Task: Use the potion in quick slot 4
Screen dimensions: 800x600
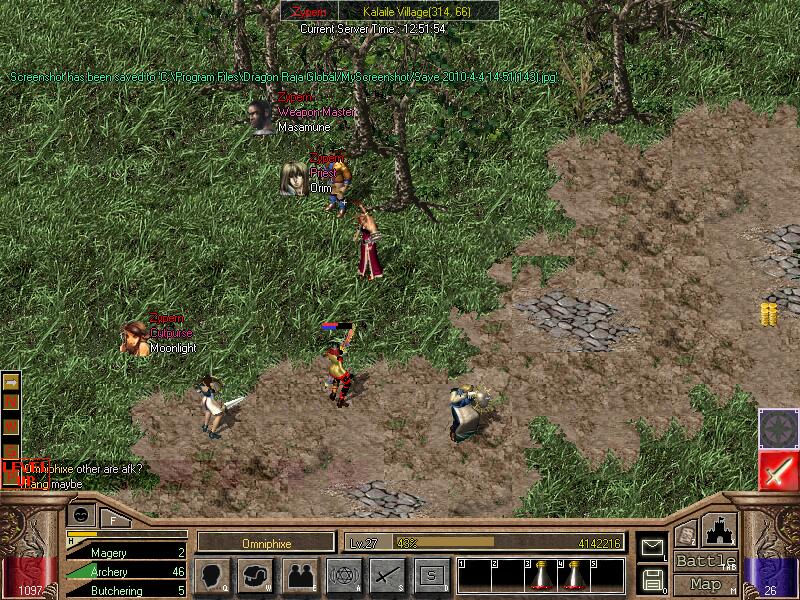Action: tap(574, 576)
